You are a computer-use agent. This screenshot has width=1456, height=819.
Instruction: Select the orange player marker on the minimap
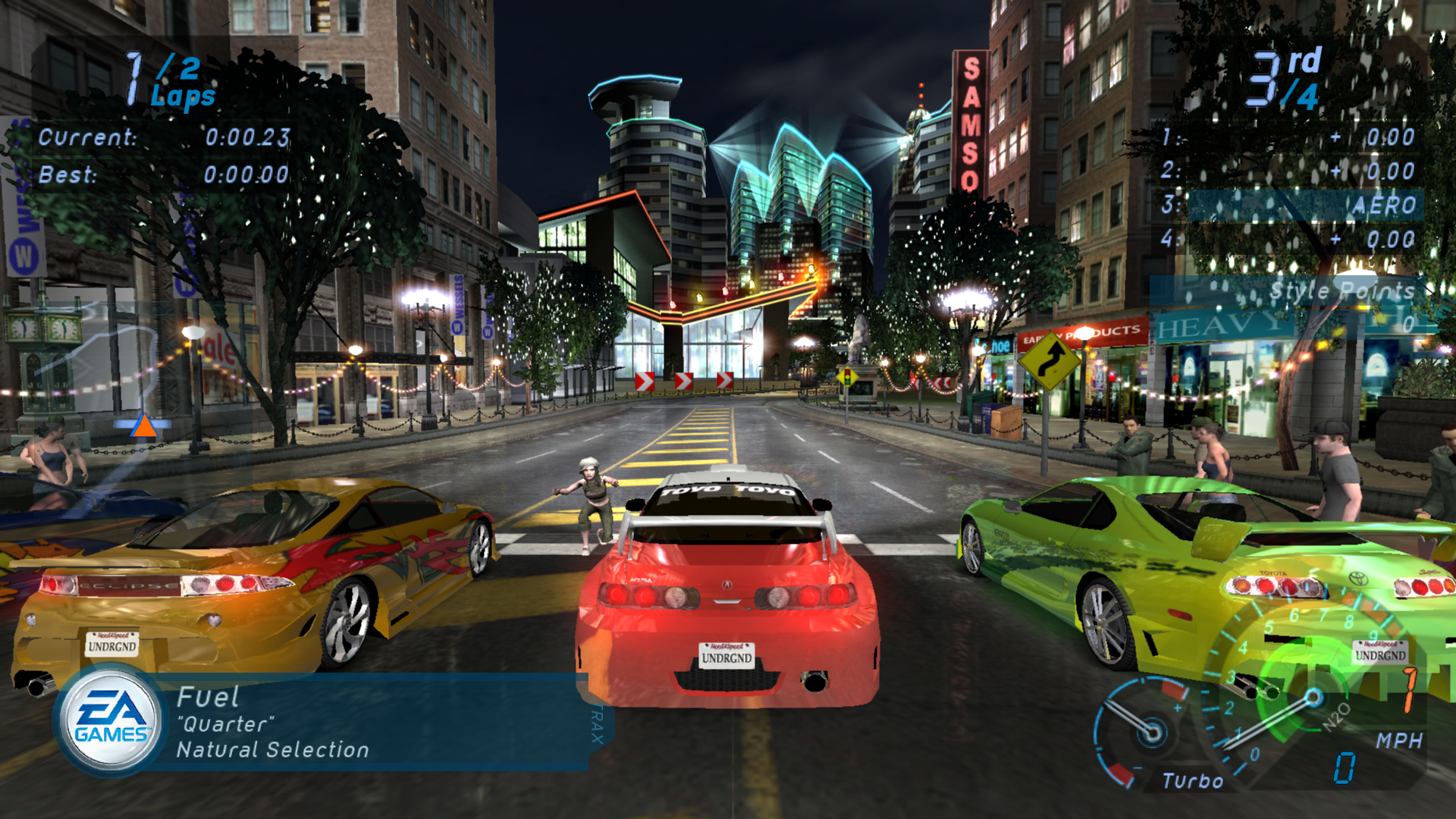click(143, 427)
